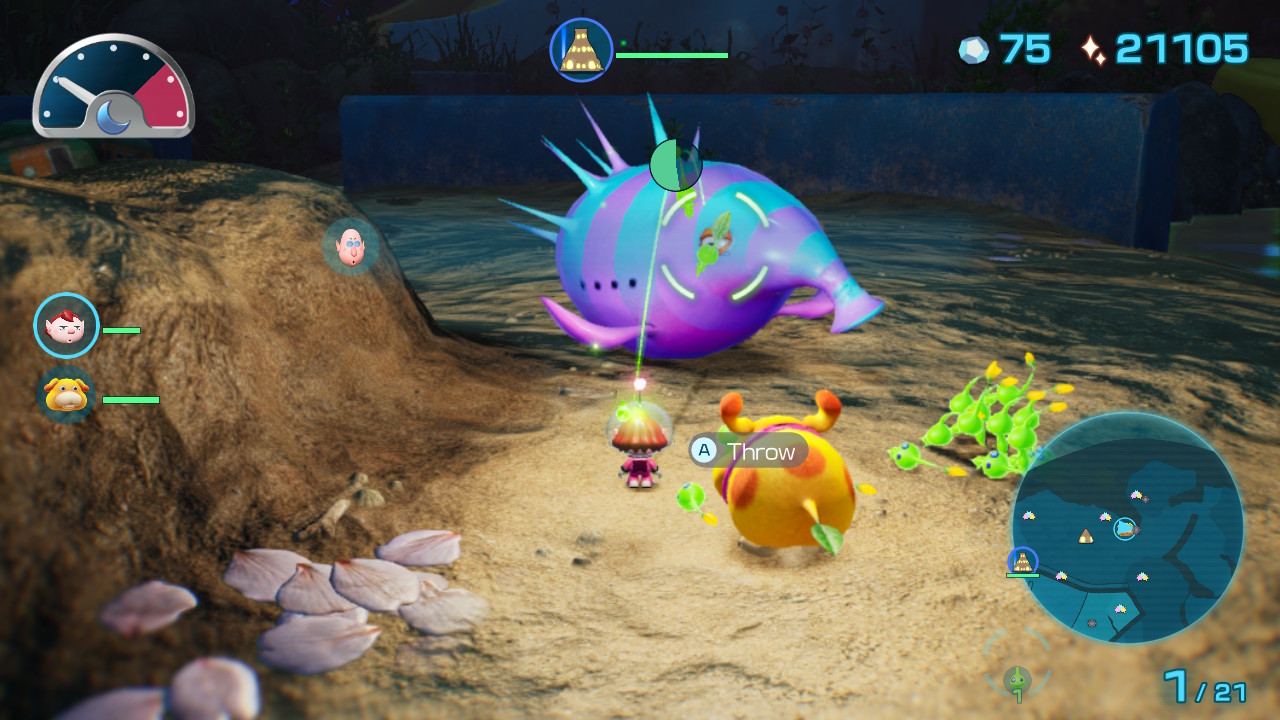Select the Glow Pikmin squad icon
Viewport: 1280px width, 720px height.
tap(1017, 678)
